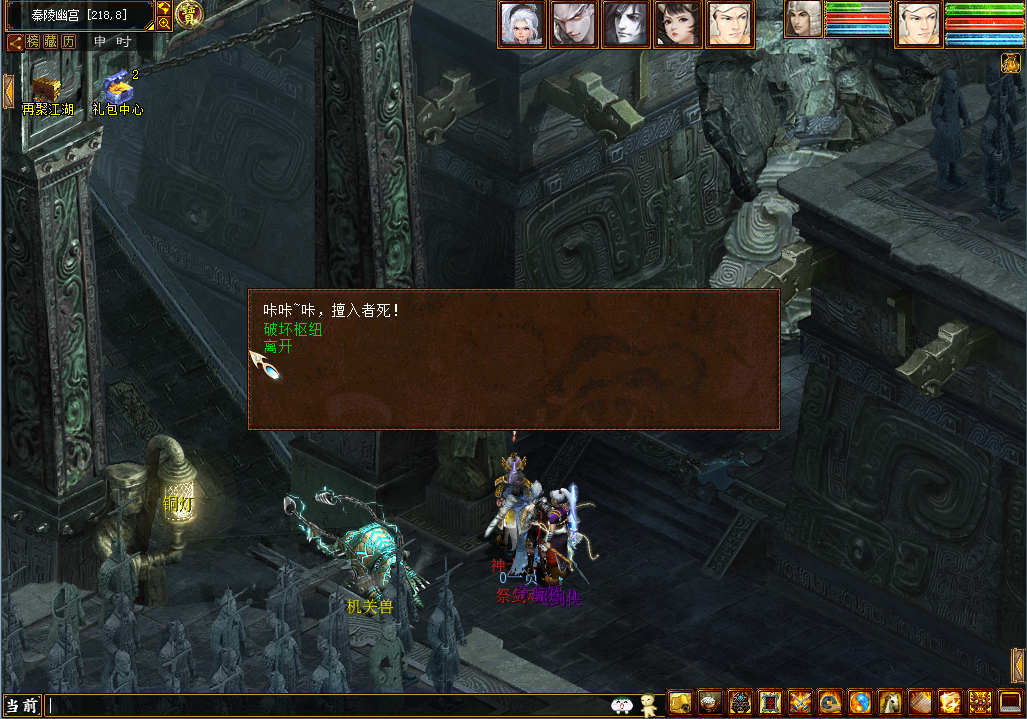This screenshot has width=1027, height=719.
Task: Click the magnifier zoom button by map name
Action: point(164,23)
